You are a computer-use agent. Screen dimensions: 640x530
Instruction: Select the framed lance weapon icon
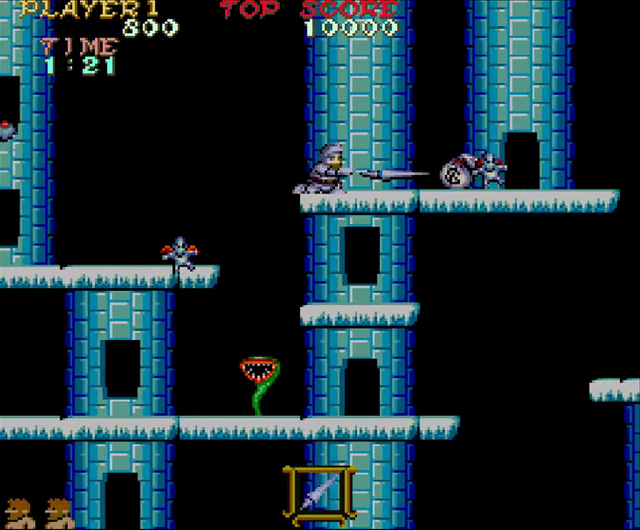[319, 494]
